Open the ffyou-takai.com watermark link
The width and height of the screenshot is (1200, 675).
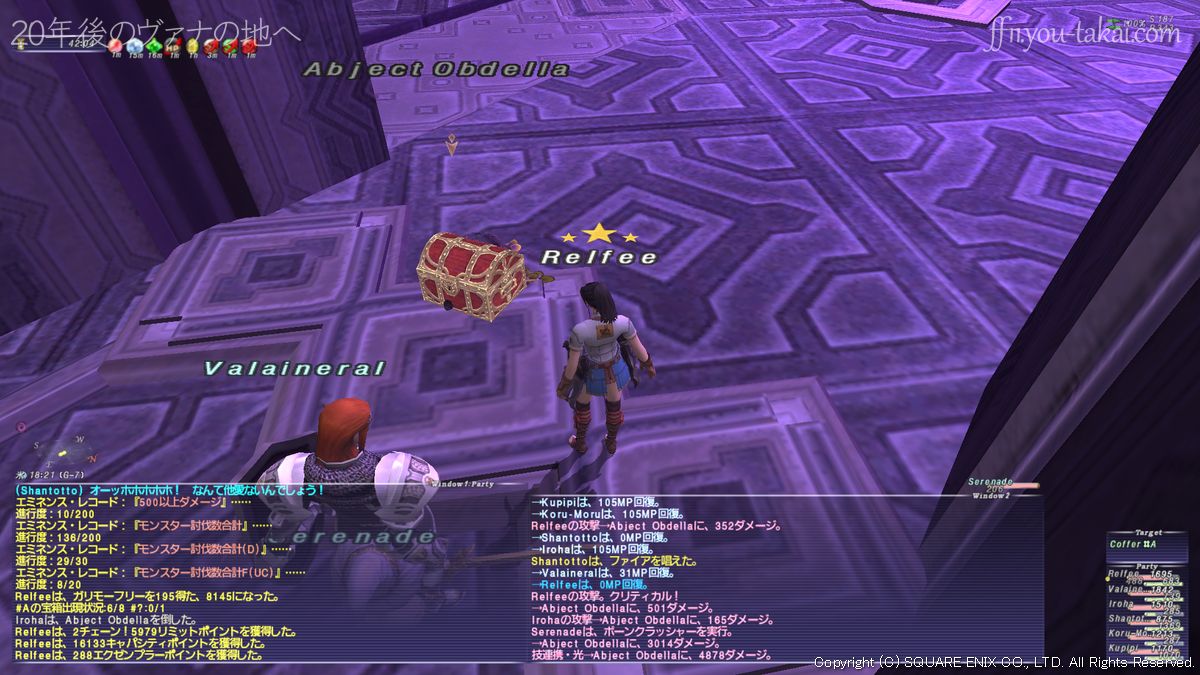(1084, 35)
